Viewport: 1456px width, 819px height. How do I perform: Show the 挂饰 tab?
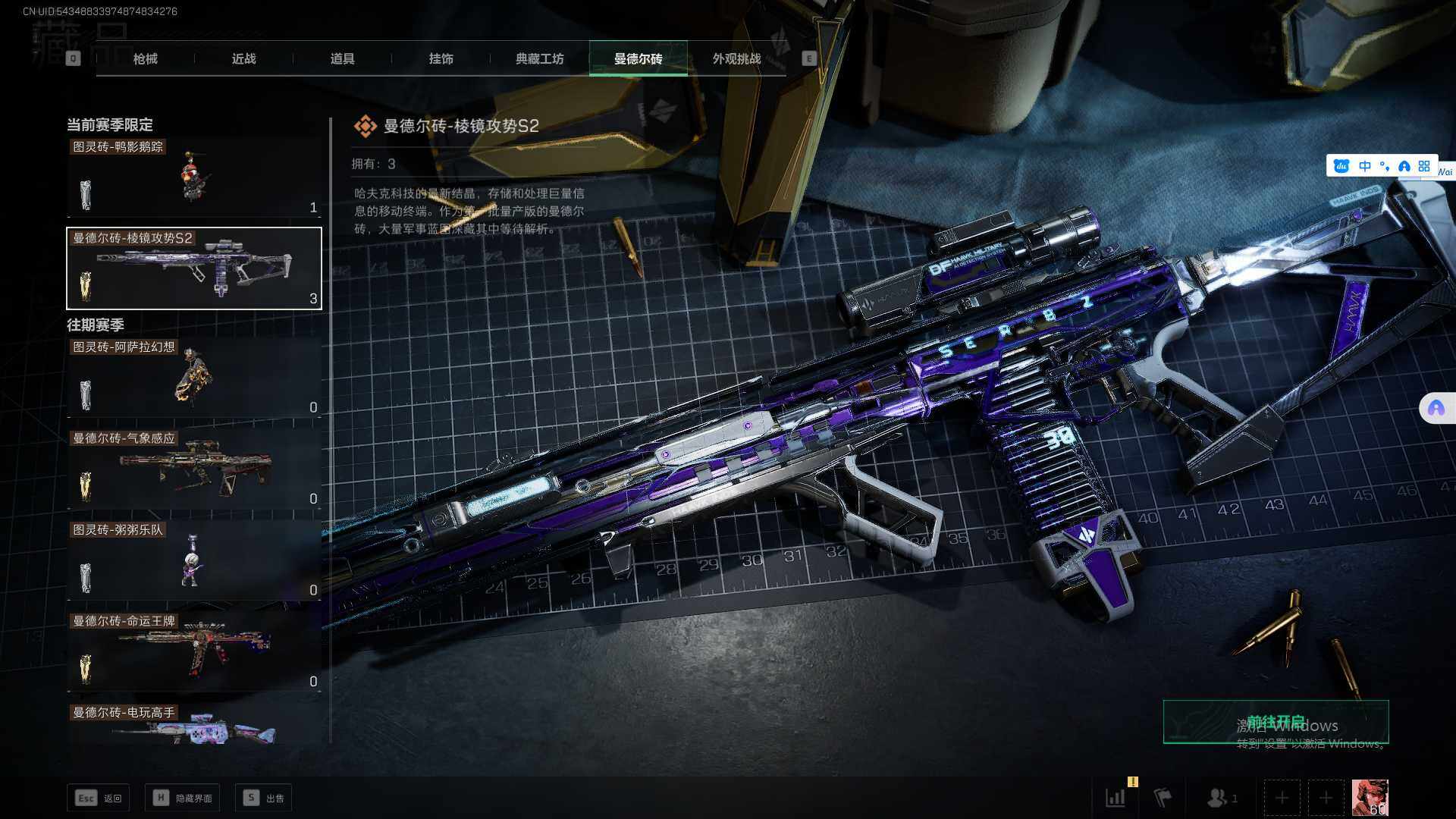(x=441, y=58)
